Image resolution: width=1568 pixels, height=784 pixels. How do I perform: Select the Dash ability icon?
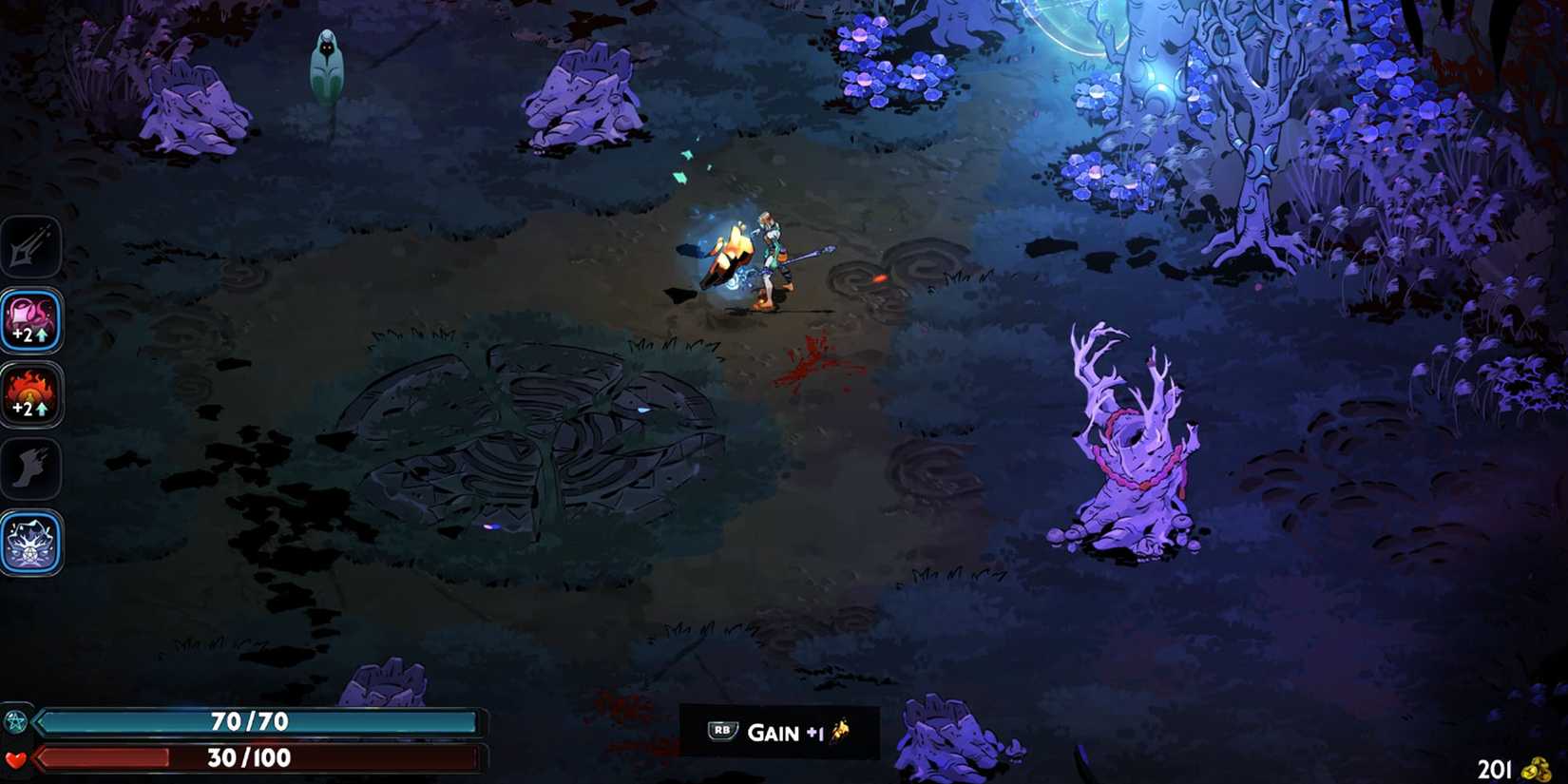pos(31,468)
